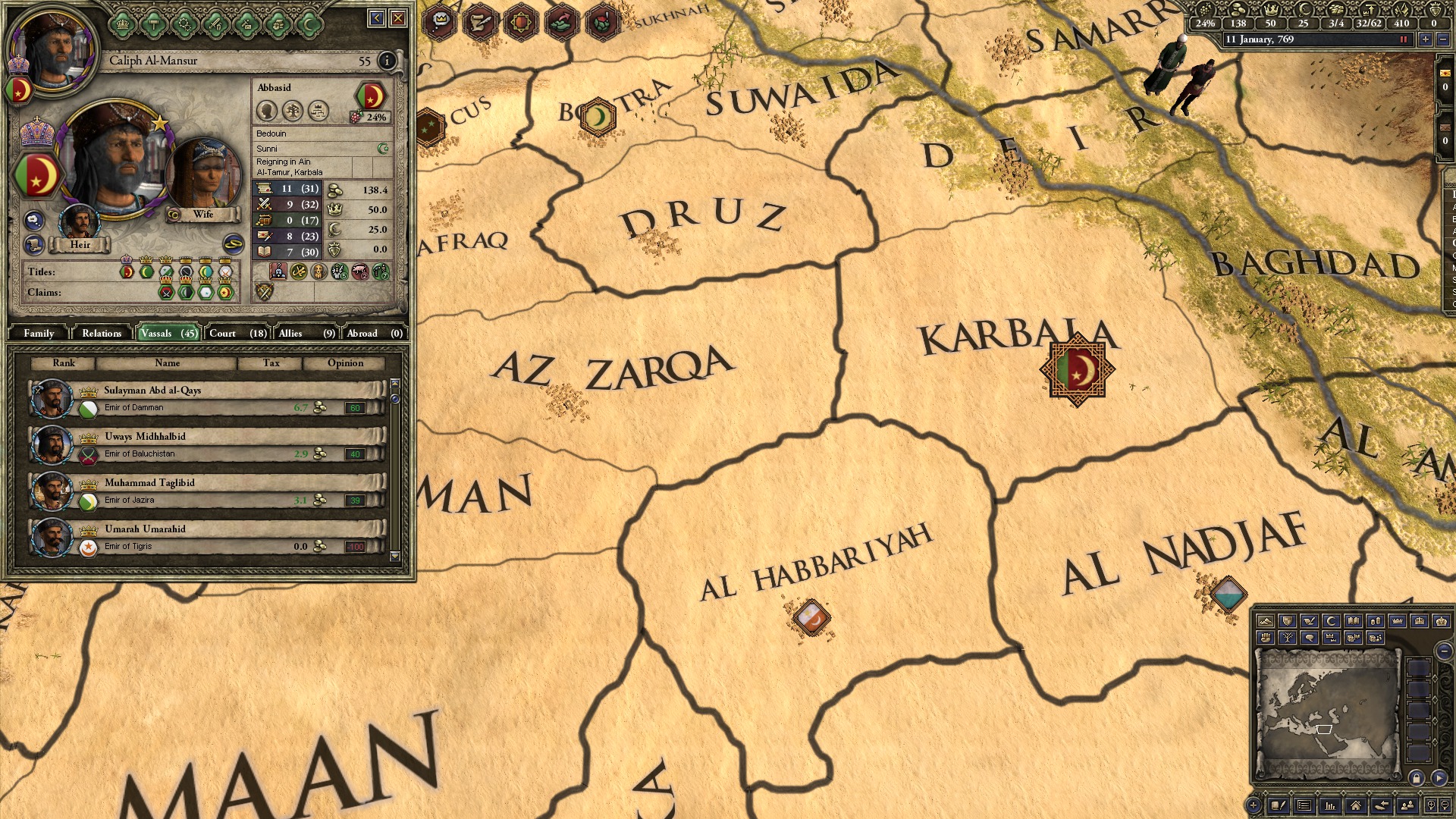Open the ledger bar-chart icon
Viewport: 1456px width, 819px height.
click(1330, 806)
